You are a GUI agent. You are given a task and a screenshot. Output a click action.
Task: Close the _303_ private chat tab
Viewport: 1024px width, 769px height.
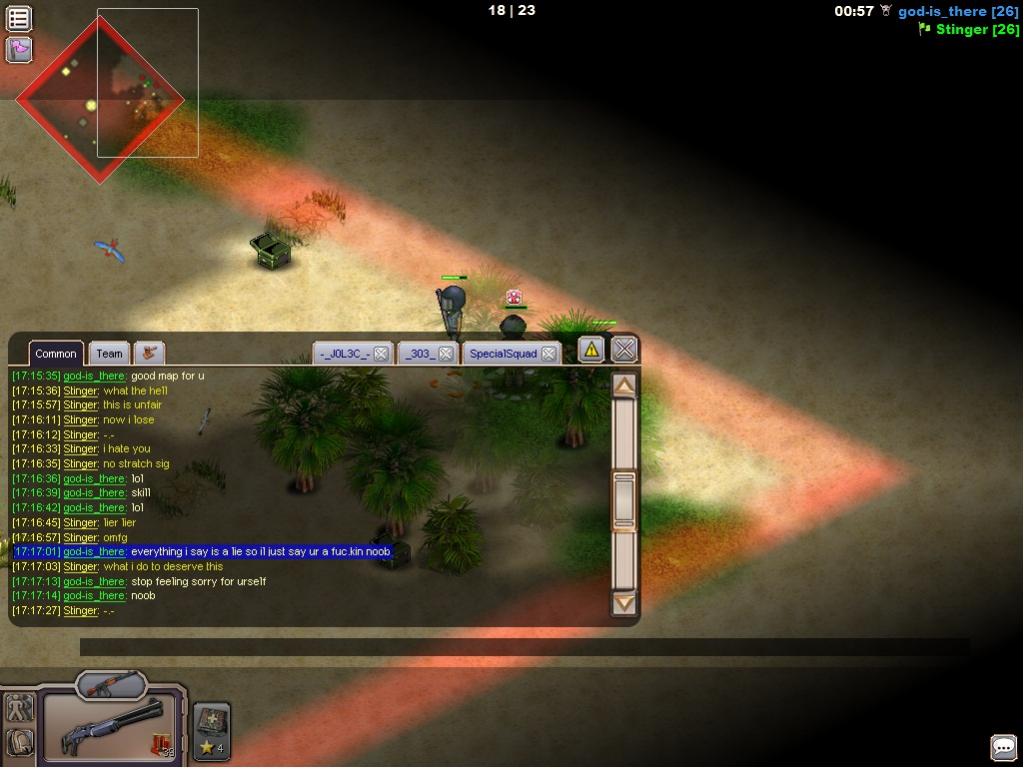[x=446, y=354]
